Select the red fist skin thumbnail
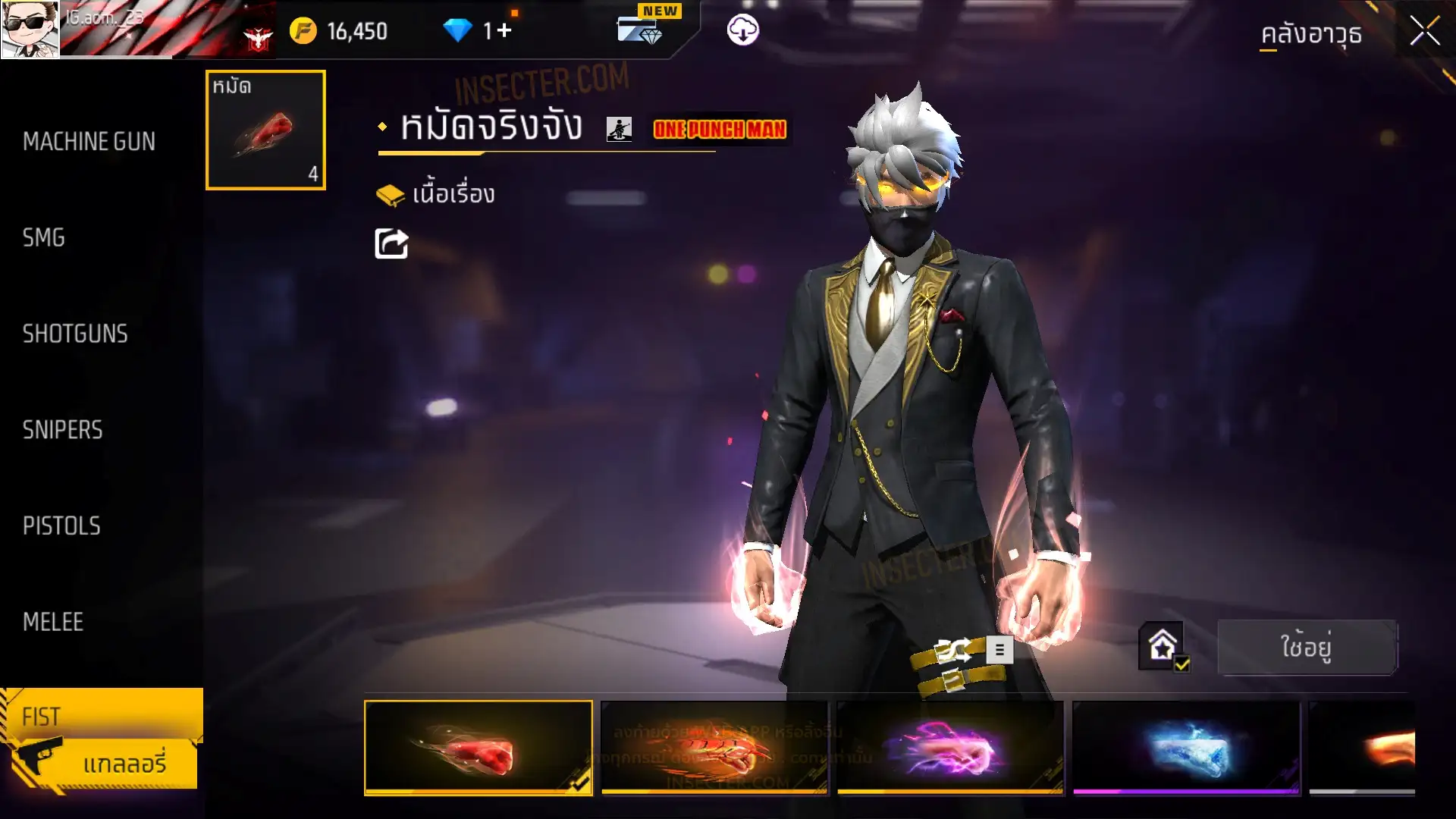Viewport: 1456px width, 819px height. click(478, 748)
